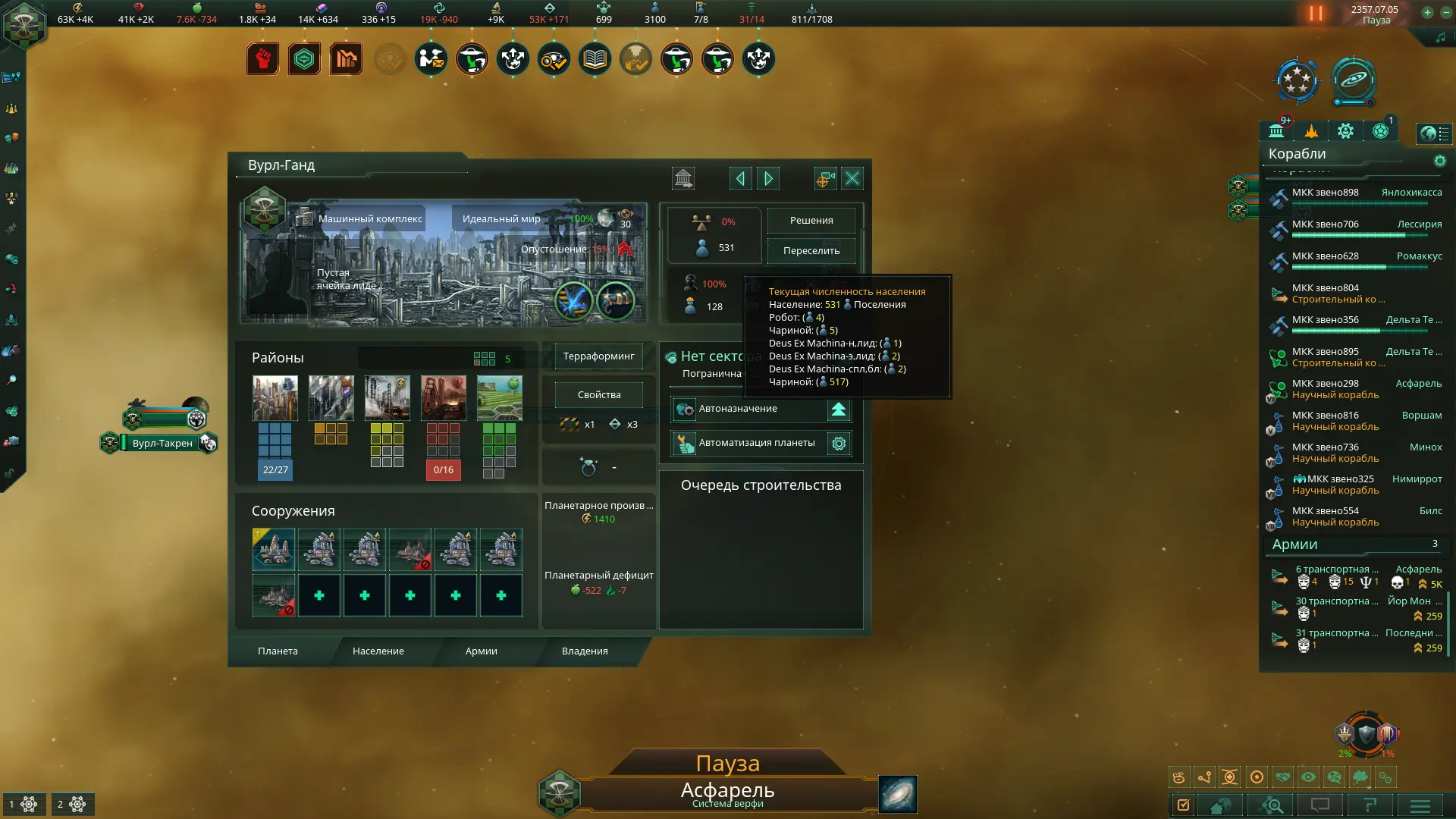1456x819 pixels.
Task: Open the red fist situation alert
Action: click(262, 59)
